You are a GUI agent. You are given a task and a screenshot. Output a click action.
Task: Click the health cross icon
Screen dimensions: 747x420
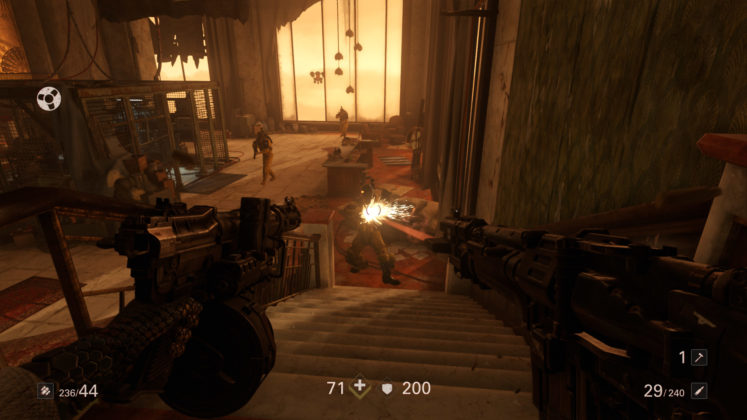360,387
